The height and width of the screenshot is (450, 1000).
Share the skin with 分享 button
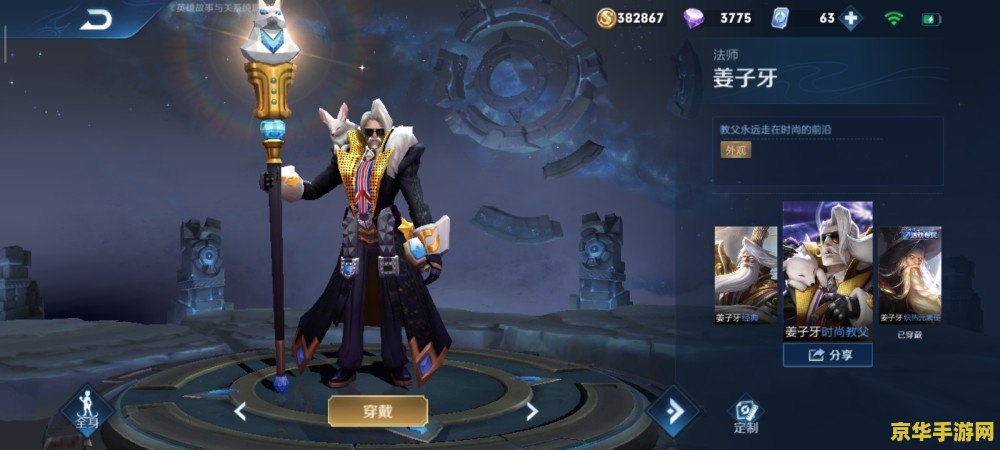click(x=827, y=354)
